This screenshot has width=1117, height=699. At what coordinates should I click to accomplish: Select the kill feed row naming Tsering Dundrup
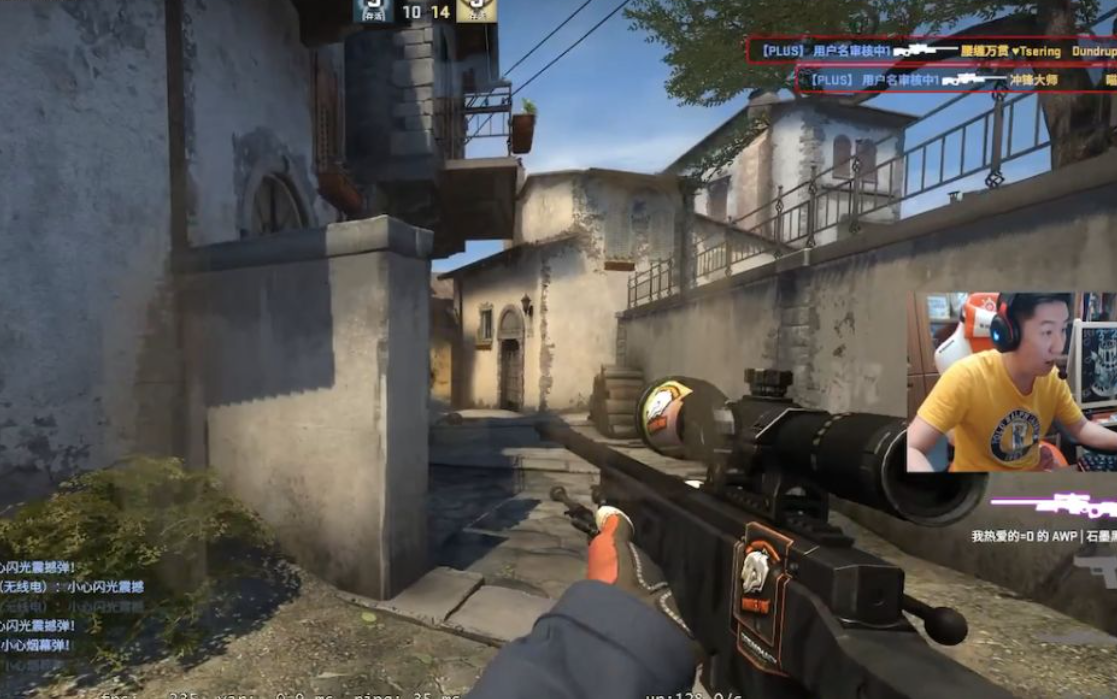click(931, 50)
